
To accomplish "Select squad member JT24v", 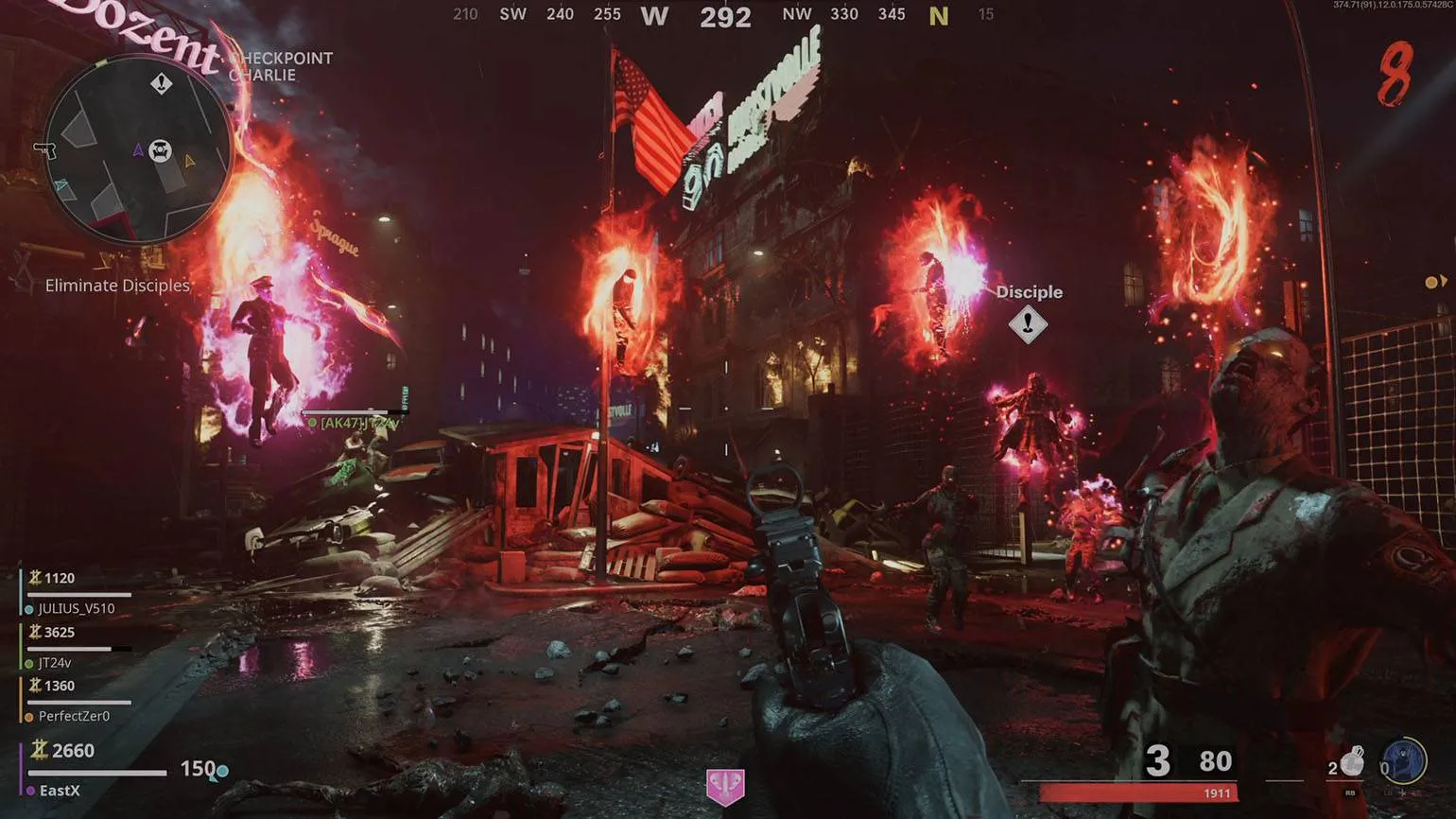I will pyautogui.click(x=55, y=663).
